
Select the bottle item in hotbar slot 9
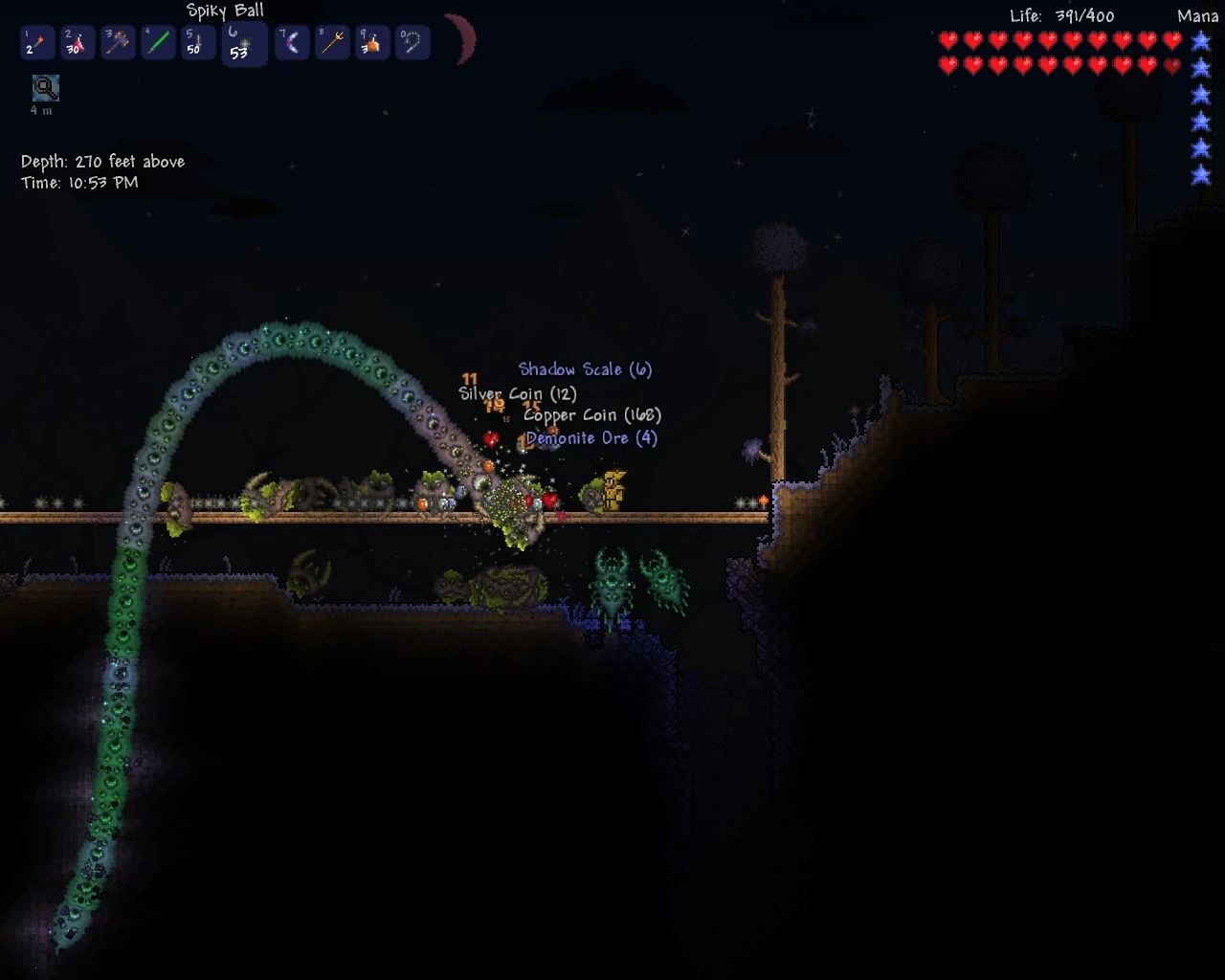372,44
